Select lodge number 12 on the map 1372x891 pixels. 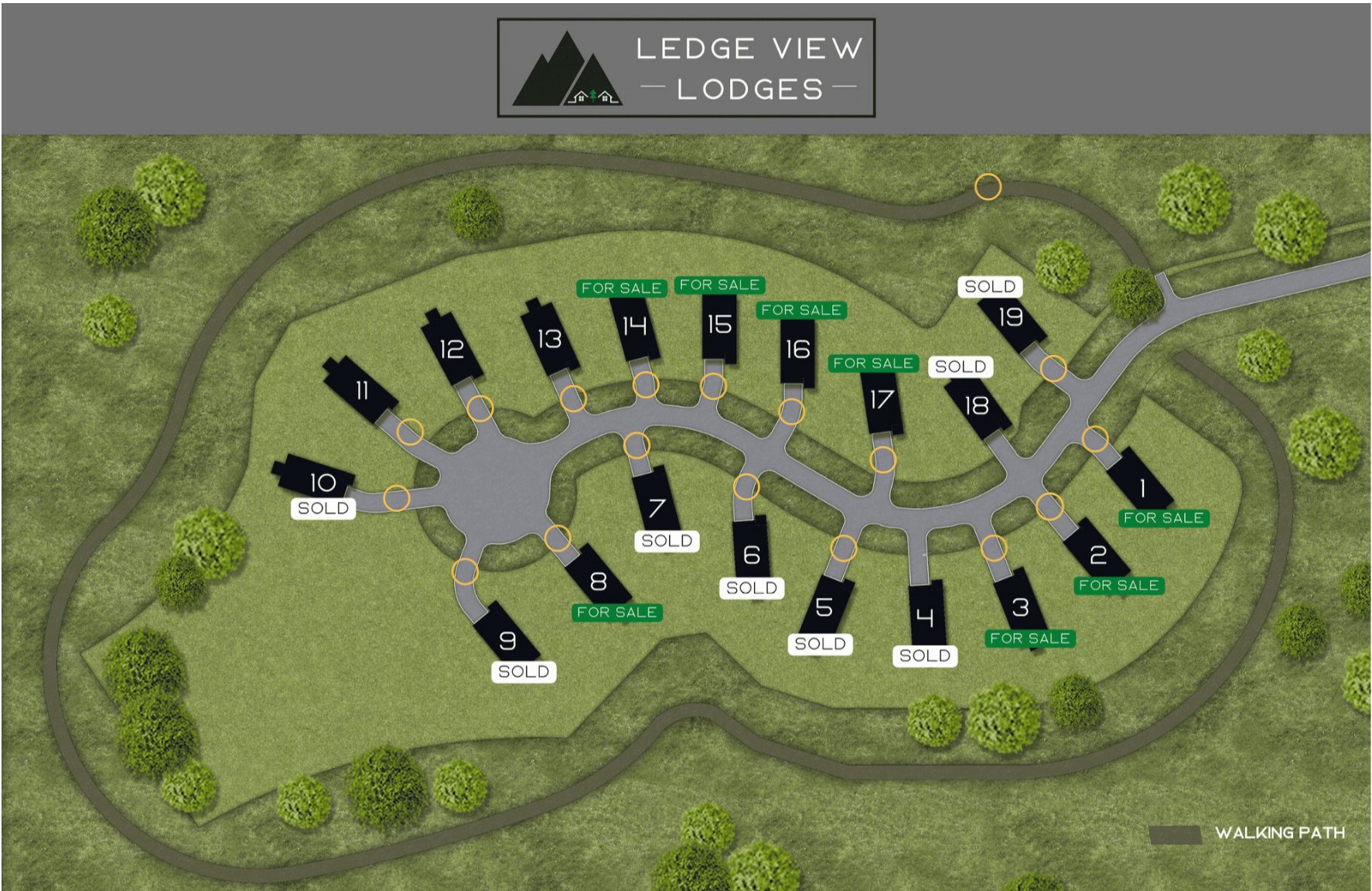pos(452,350)
